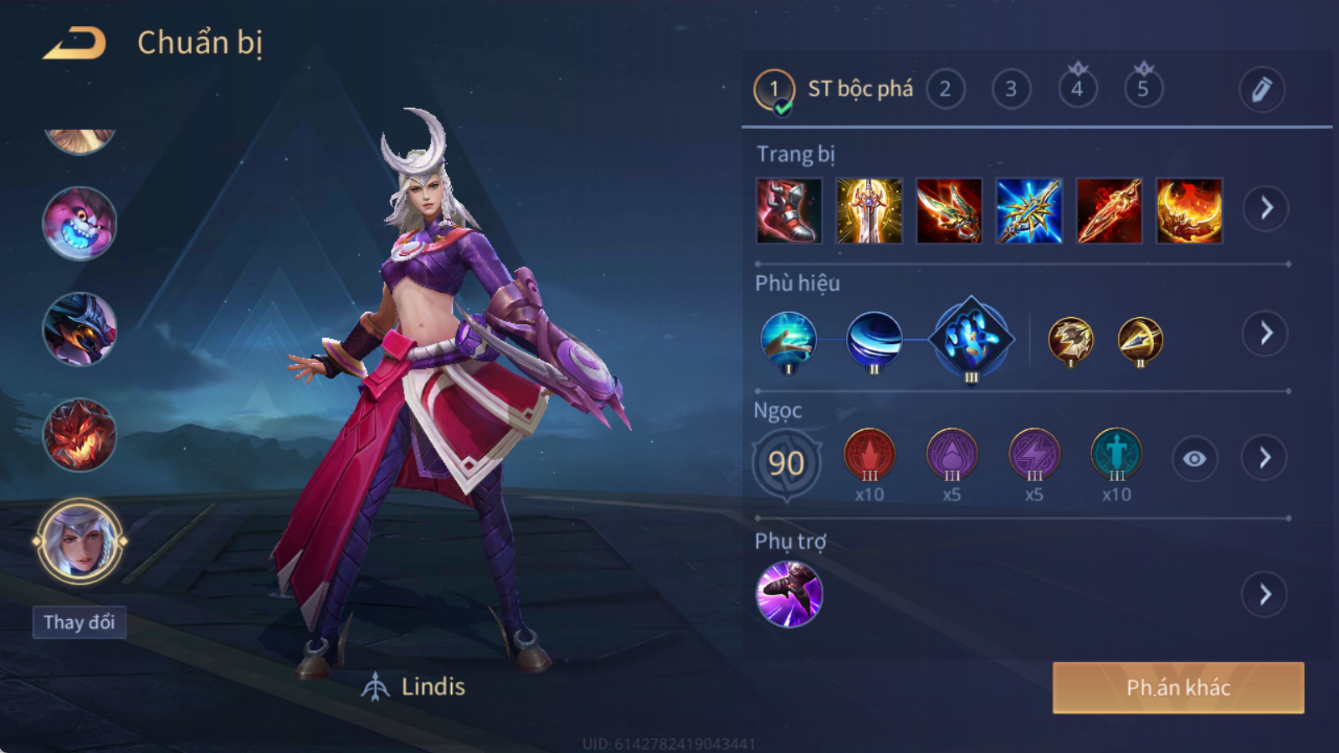Choose the dark armored hero portrait
The image size is (1339, 753).
[x=79, y=329]
